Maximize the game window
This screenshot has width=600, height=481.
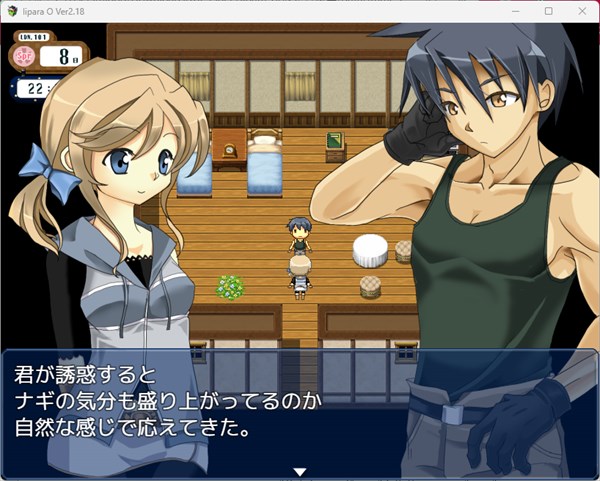[x=548, y=11]
